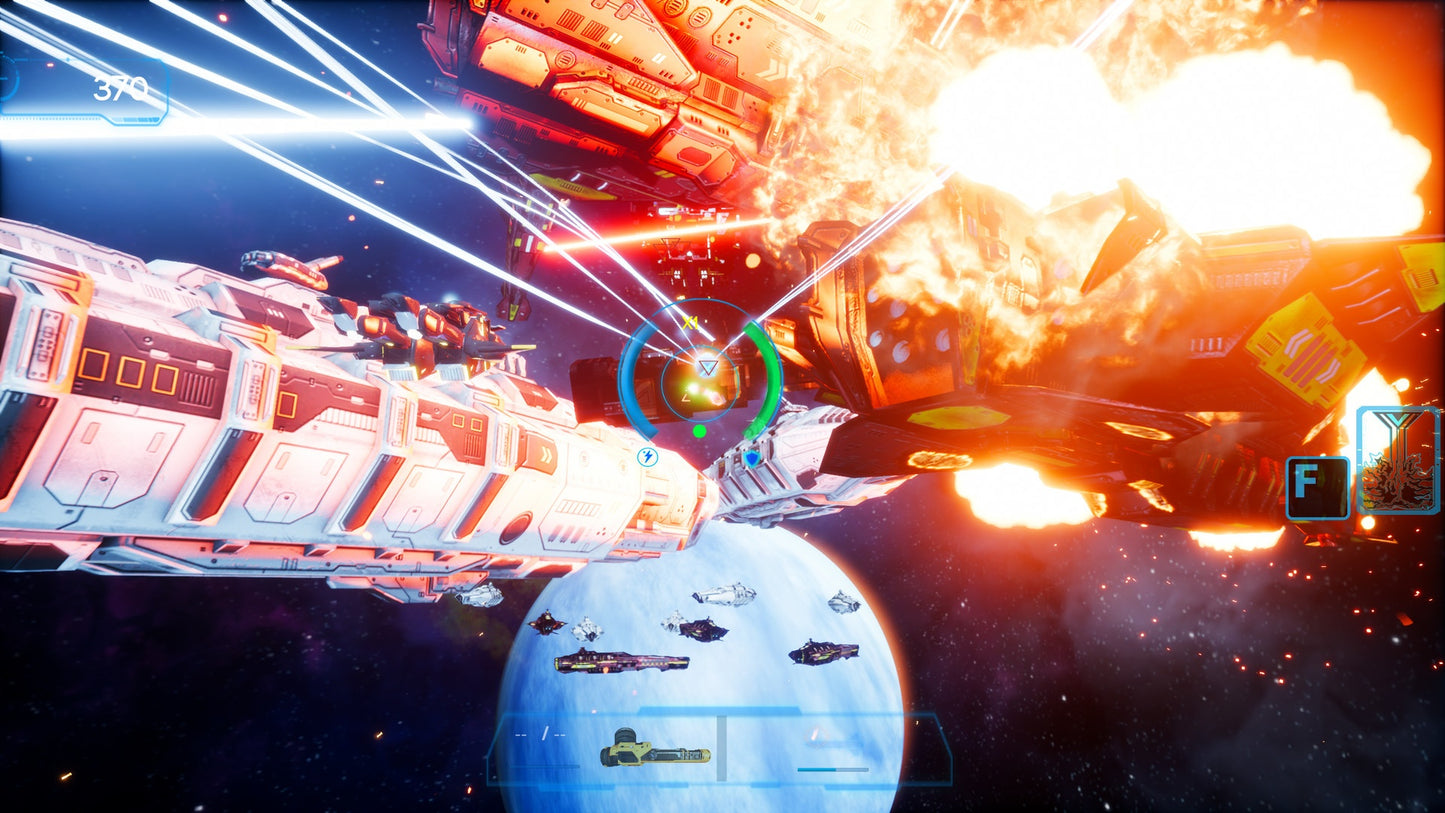Viewport: 1445px width, 813px height.
Task: Select the lightning bolt boost icon
Action: coord(648,457)
